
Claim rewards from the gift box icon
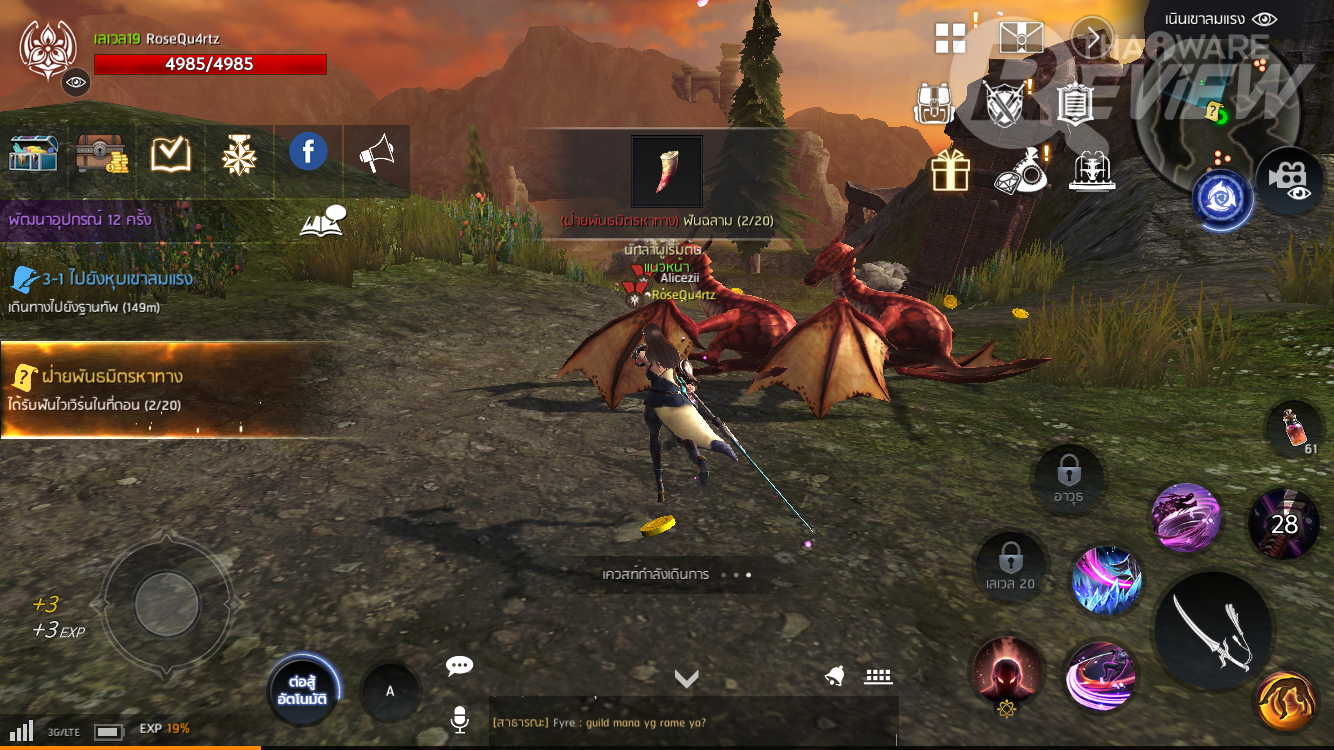[950, 171]
